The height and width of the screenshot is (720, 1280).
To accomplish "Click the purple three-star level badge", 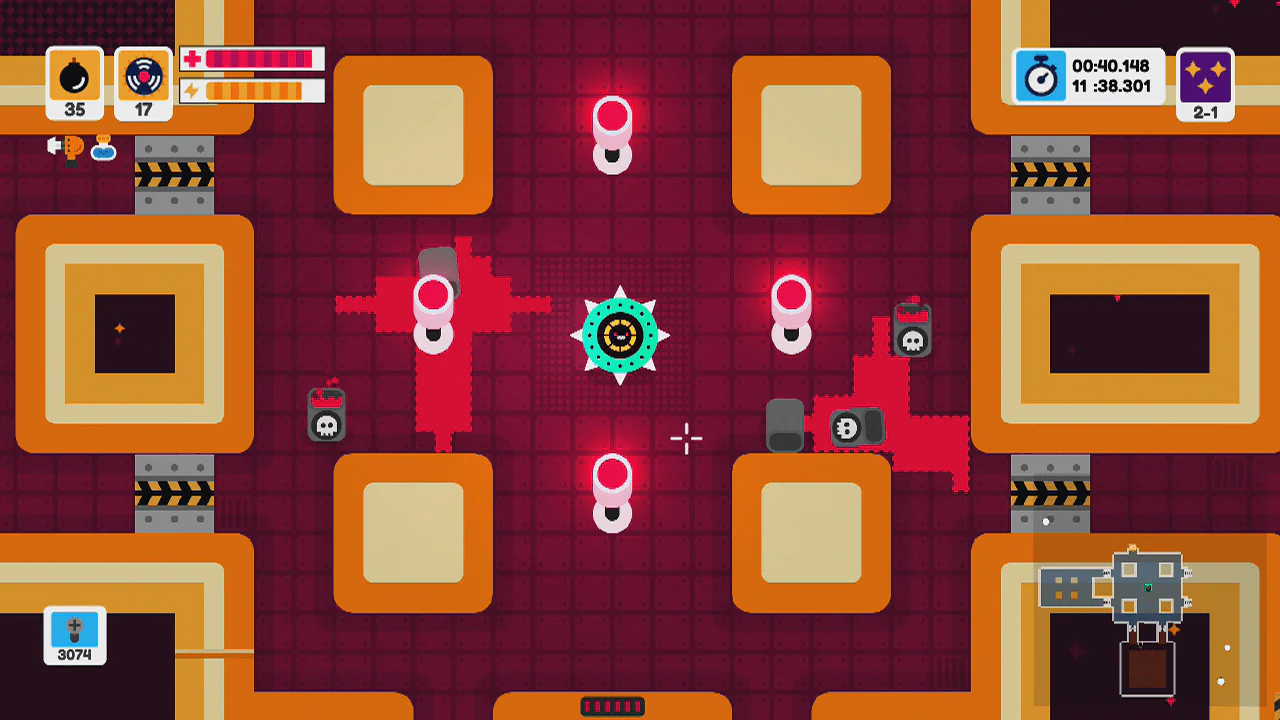I will (x=1205, y=78).
